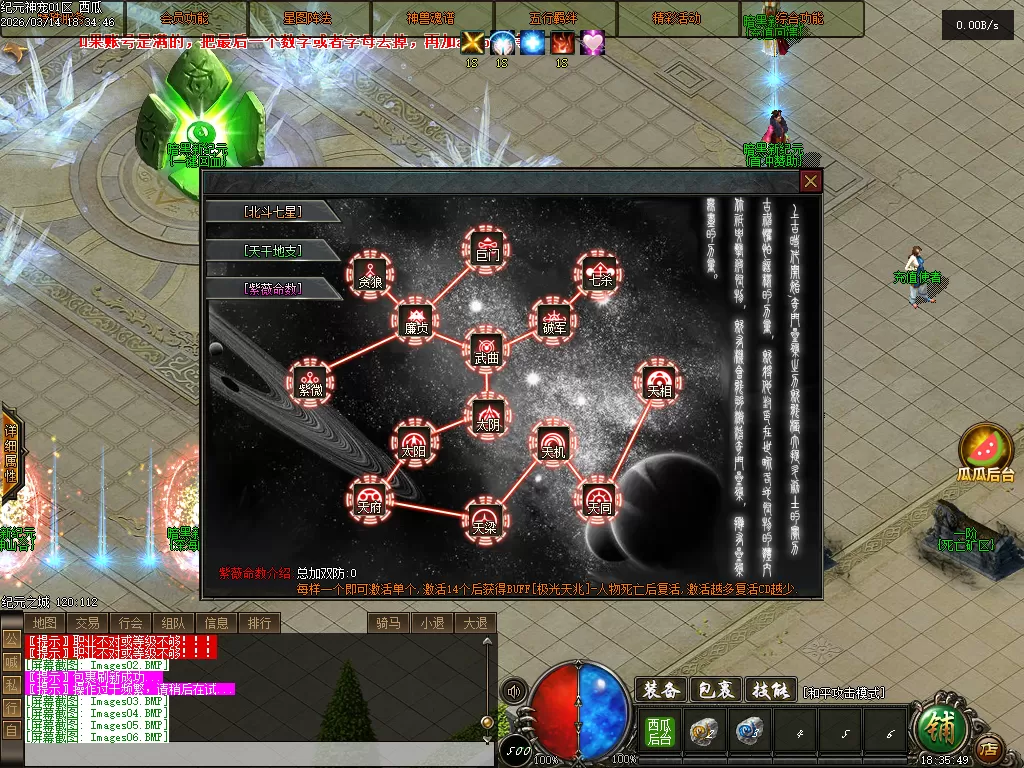This screenshot has width=1024, height=768.
Task: Toggle the sound speaker button
Action: [514, 690]
